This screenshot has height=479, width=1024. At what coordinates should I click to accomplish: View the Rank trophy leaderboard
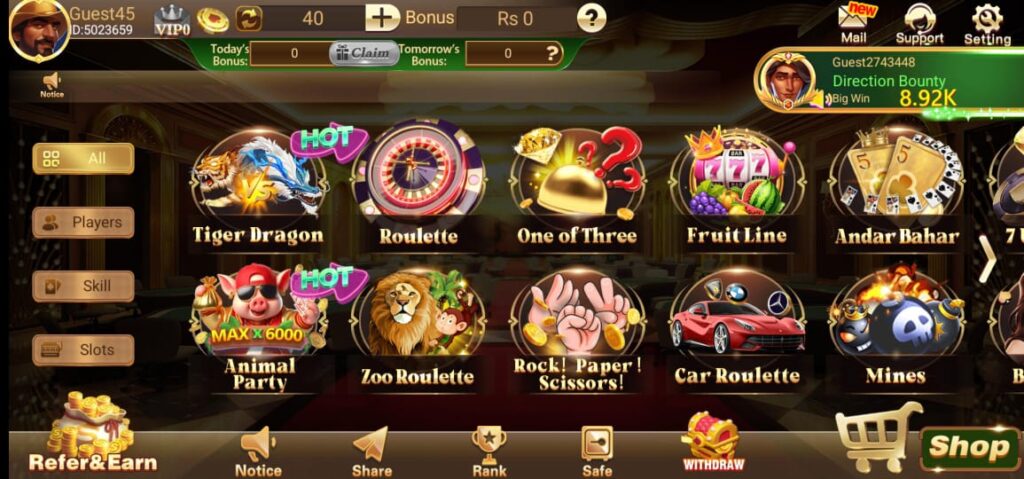point(489,451)
